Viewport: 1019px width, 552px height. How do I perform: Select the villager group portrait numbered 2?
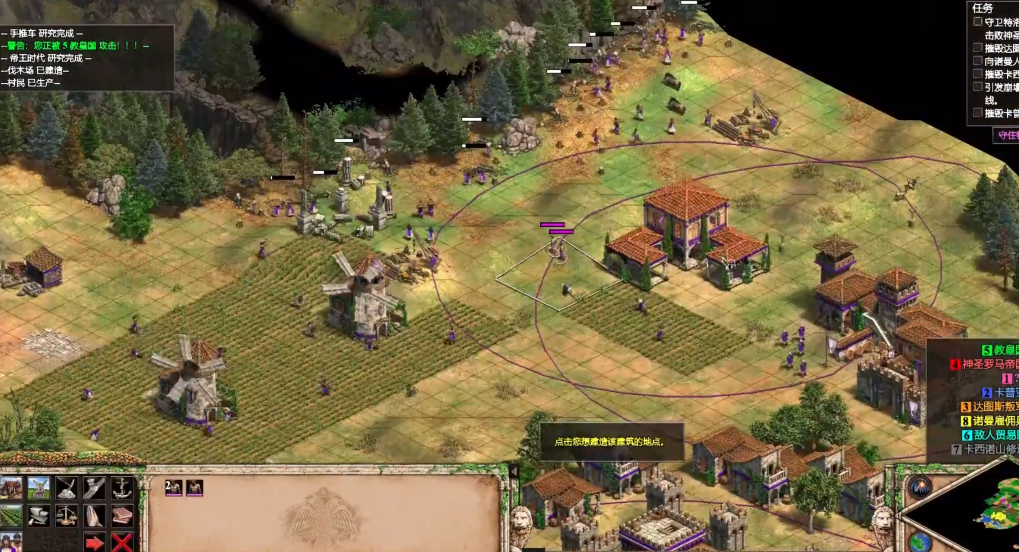(174, 488)
